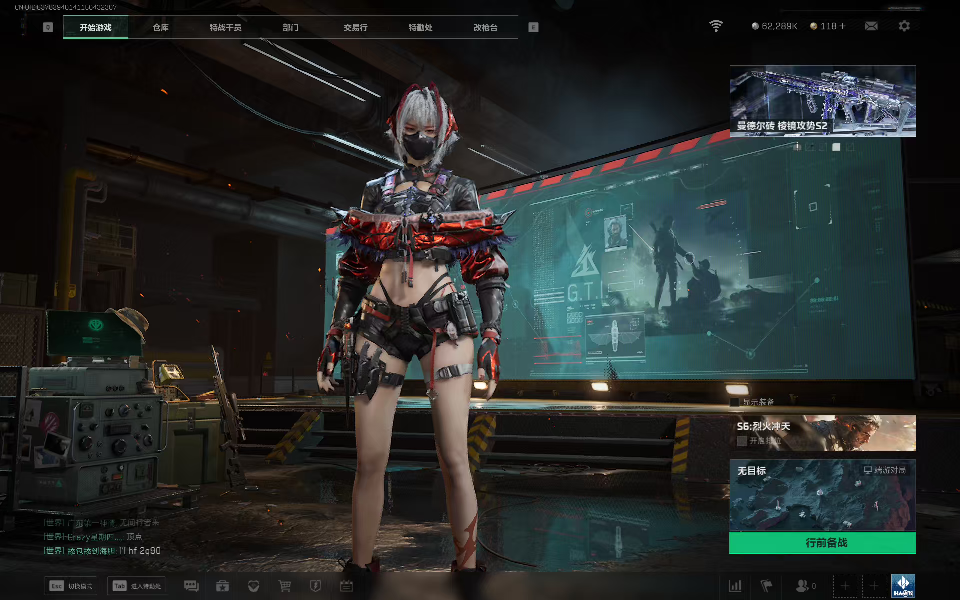Image resolution: width=960 pixels, height=600 pixels.
Task: Open the chat bubbles icon
Action: click(191, 586)
